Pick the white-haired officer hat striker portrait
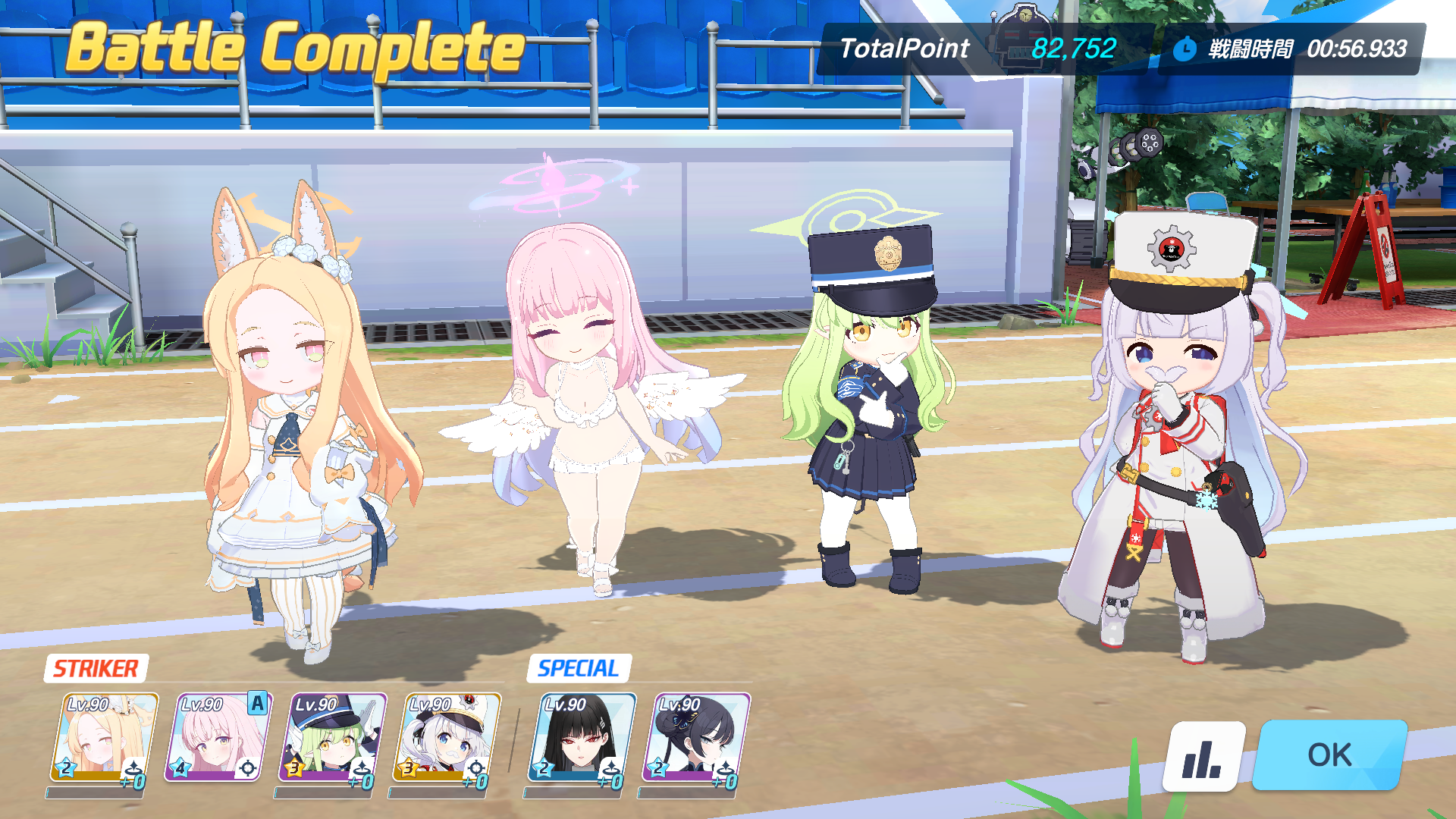Screen dimensions: 1456x819 (x=447, y=737)
